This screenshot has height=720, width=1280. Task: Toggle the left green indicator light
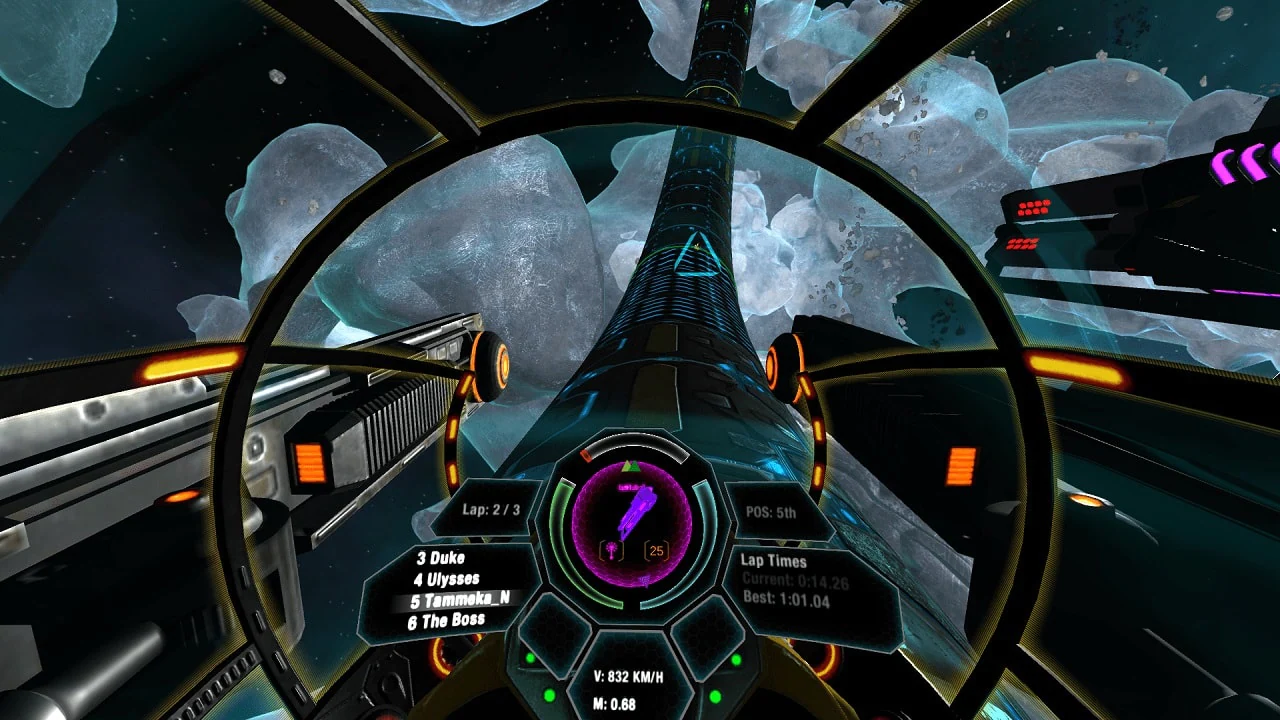point(529,659)
